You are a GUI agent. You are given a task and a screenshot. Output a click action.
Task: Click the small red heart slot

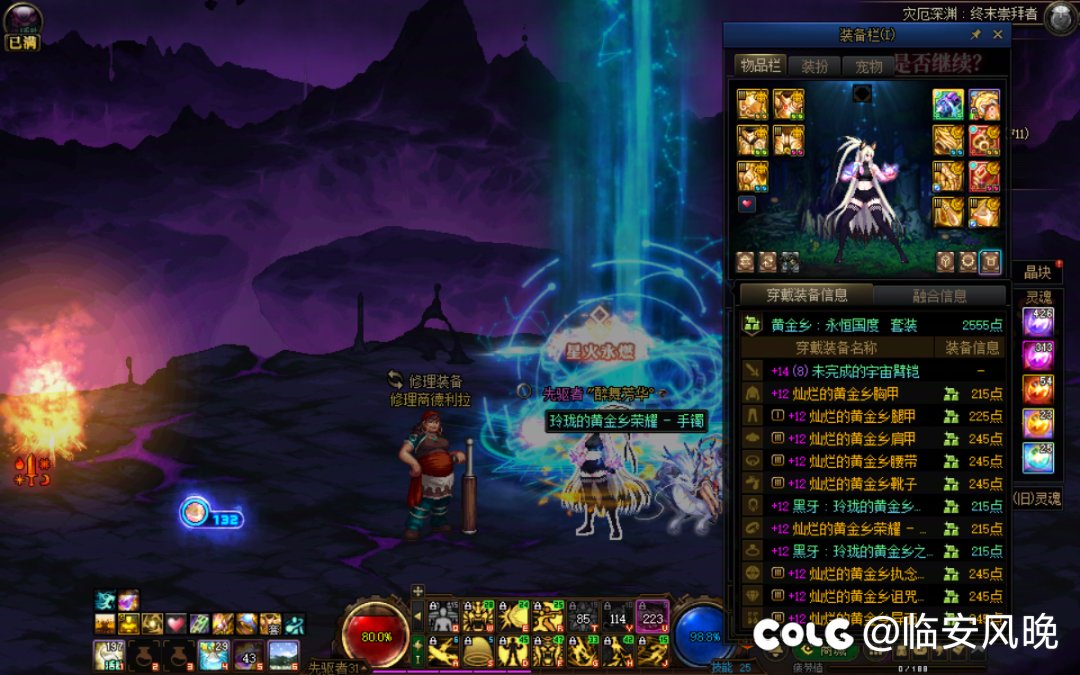746,203
